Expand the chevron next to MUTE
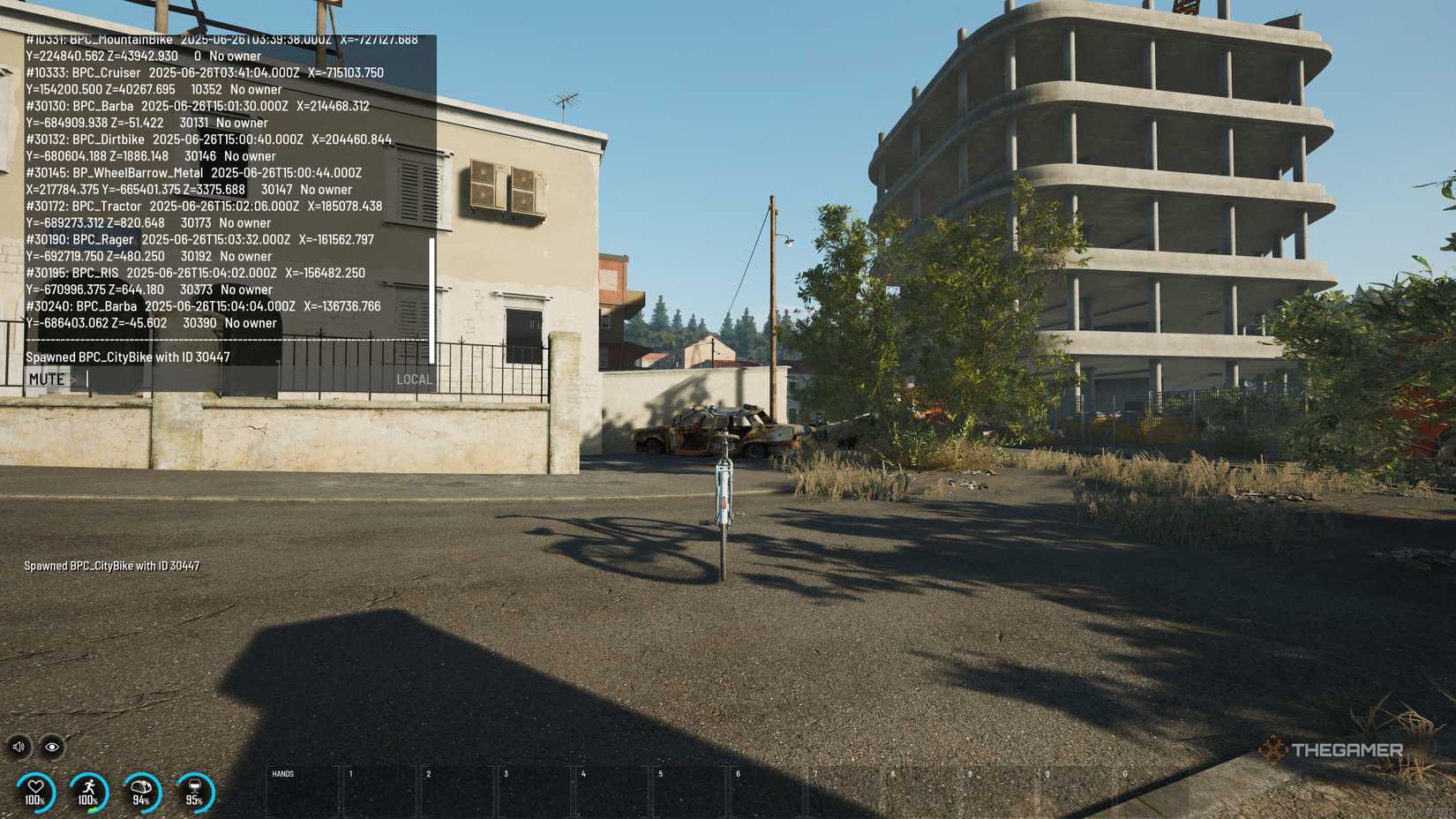 point(74,379)
